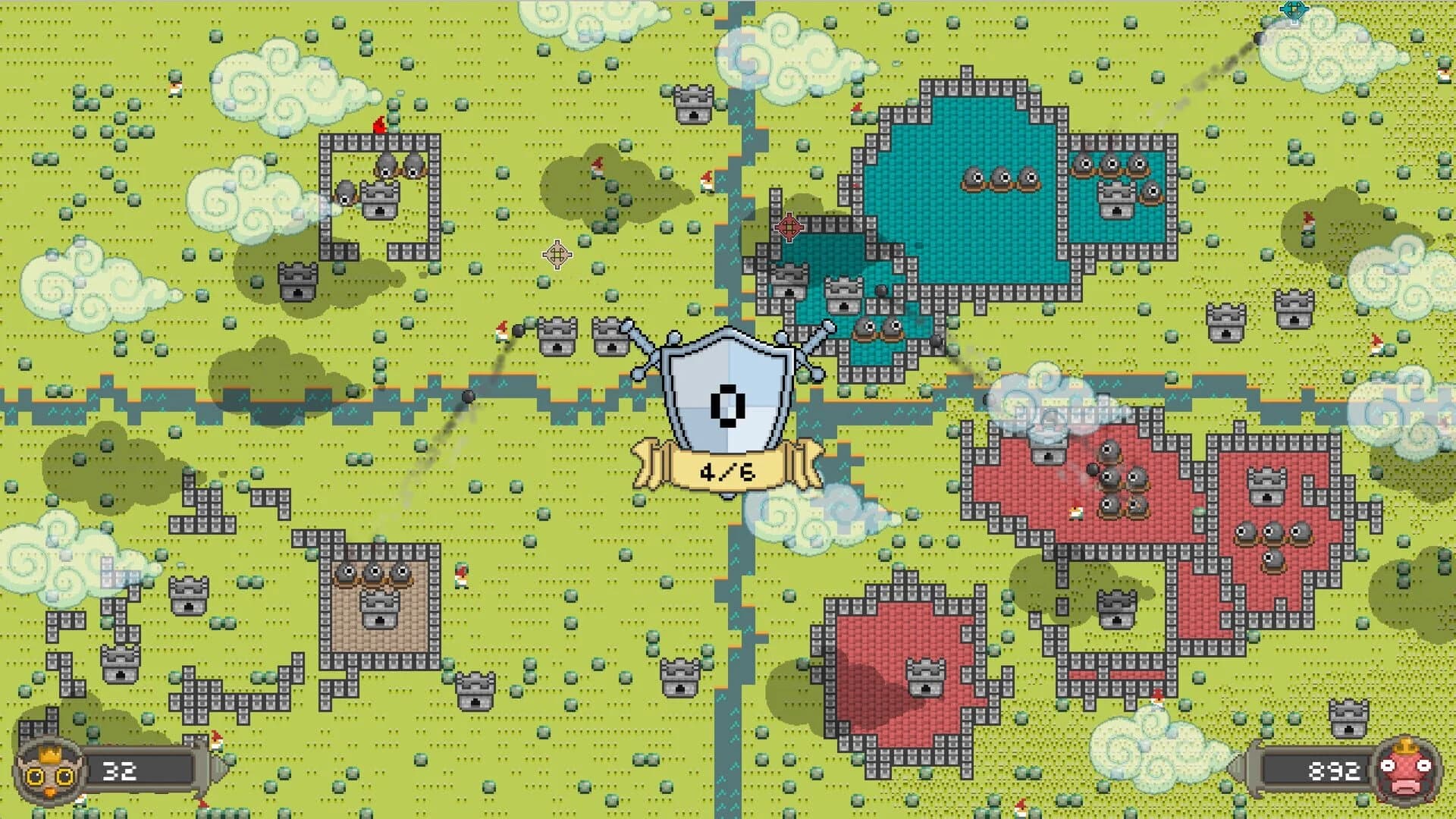Select the brown target reticle near center
The width and height of the screenshot is (1456, 819).
pos(556,255)
